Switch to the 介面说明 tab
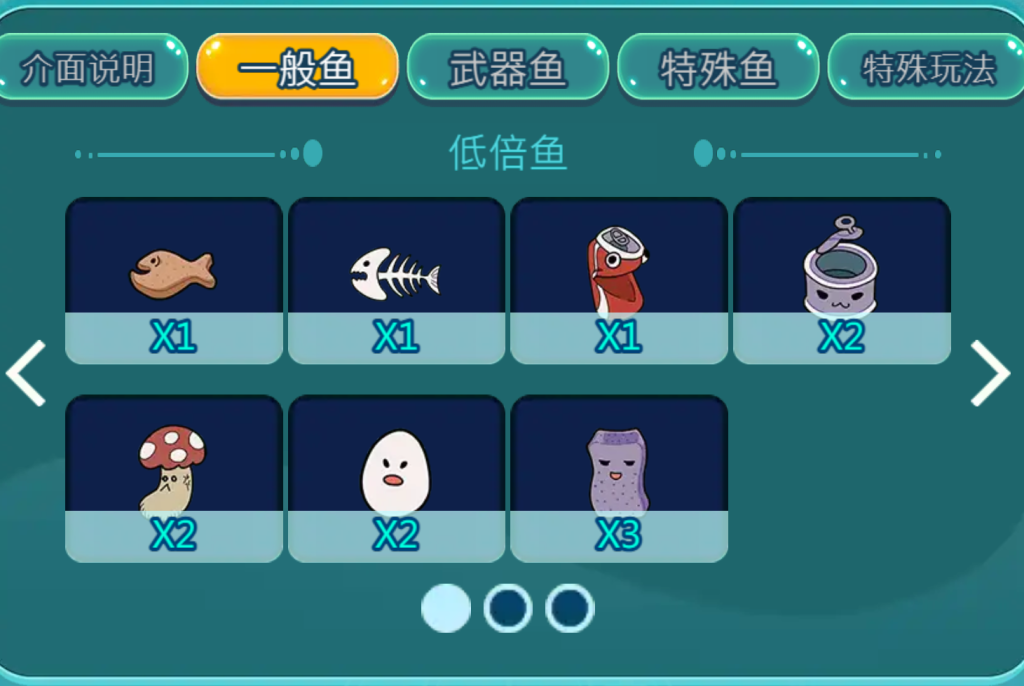The height and width of the screenshot is (686, 1024). click(90, 68)
